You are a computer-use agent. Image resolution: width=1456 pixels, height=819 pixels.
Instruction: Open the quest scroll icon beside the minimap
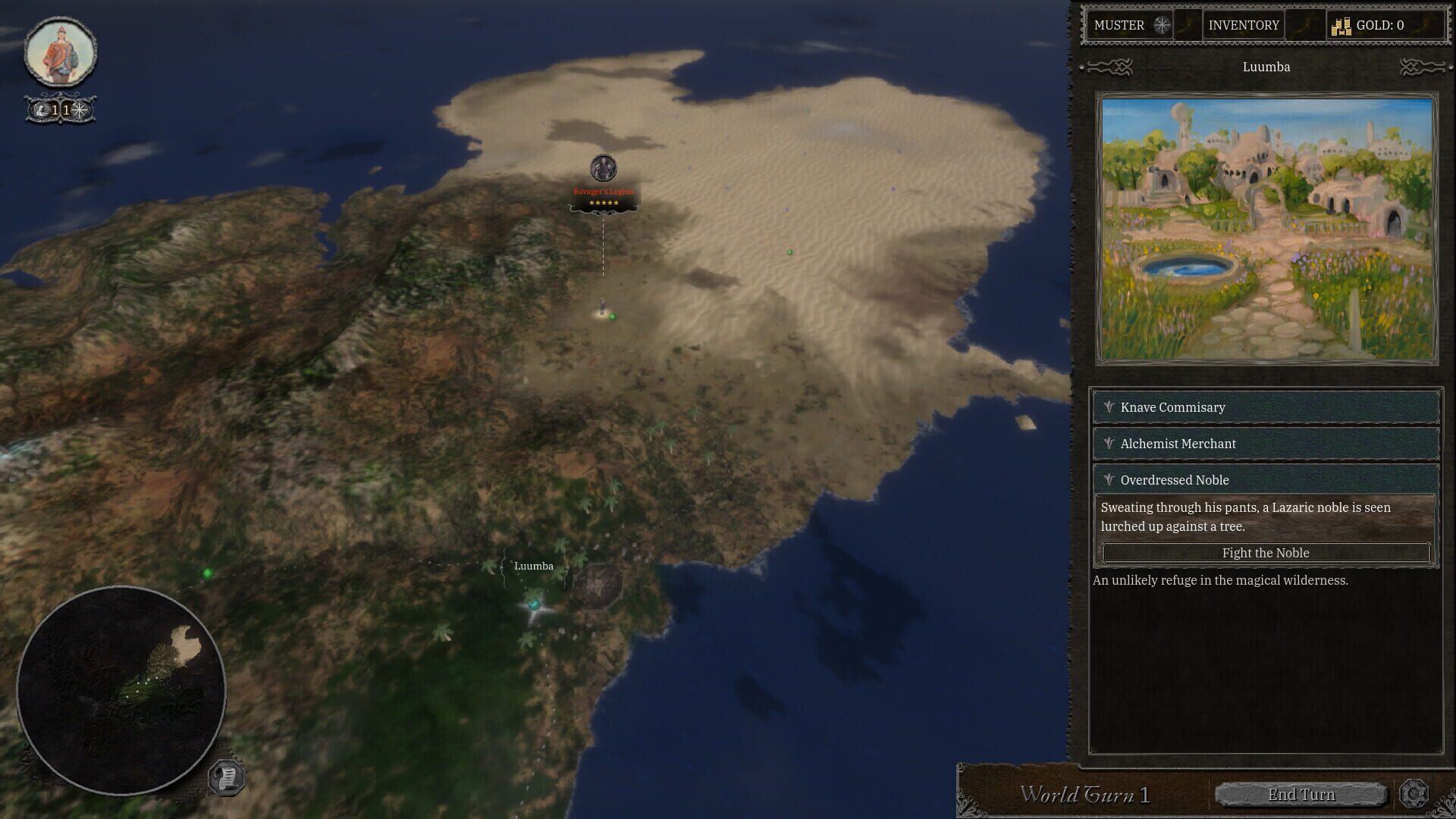(x=225, y=775)
